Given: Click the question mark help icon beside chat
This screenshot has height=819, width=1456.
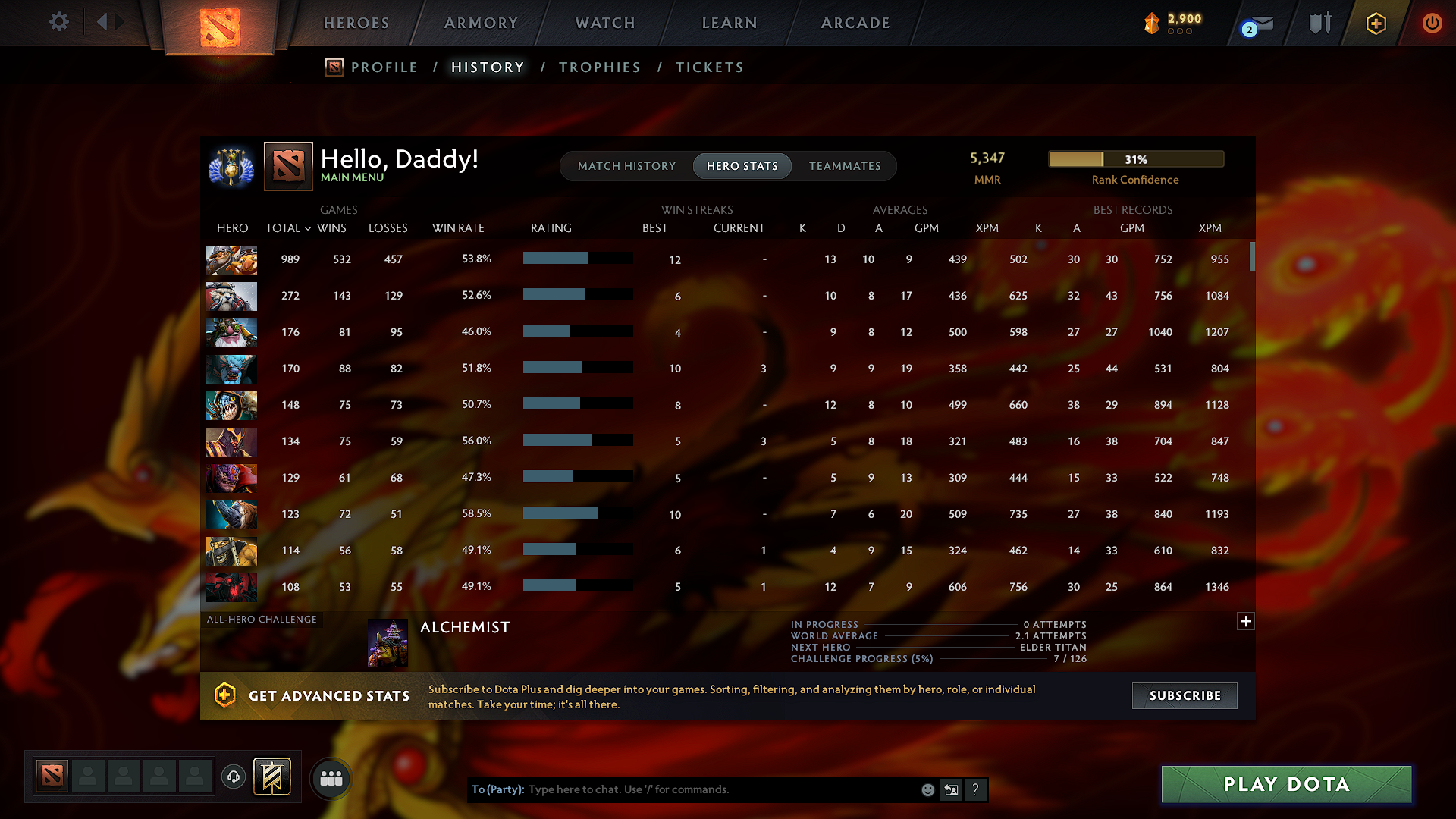Looking at the screenshot, I should (976, 789).
